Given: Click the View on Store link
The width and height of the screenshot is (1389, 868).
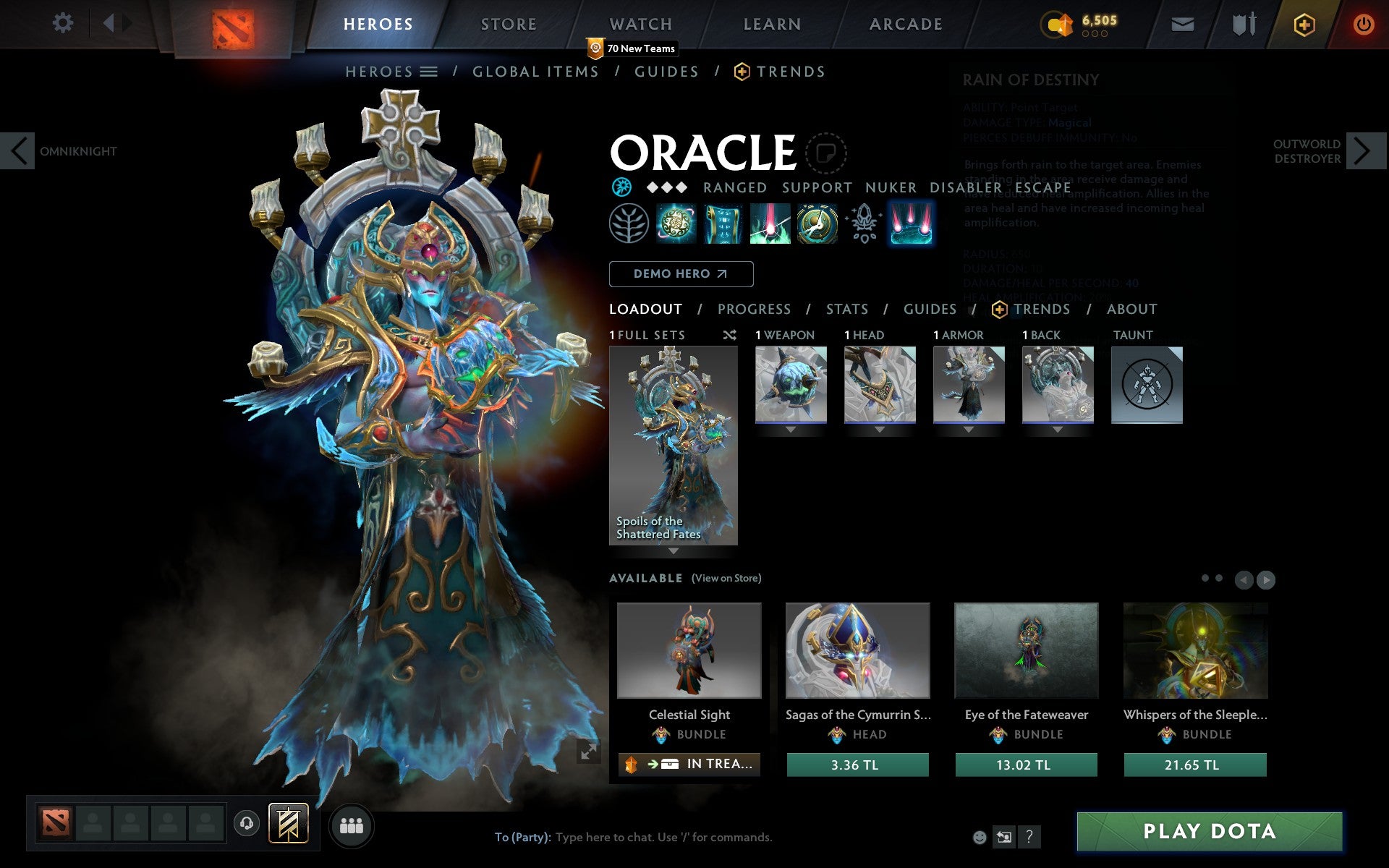Looking at the screenshot, I should click(x=726, y=578).
